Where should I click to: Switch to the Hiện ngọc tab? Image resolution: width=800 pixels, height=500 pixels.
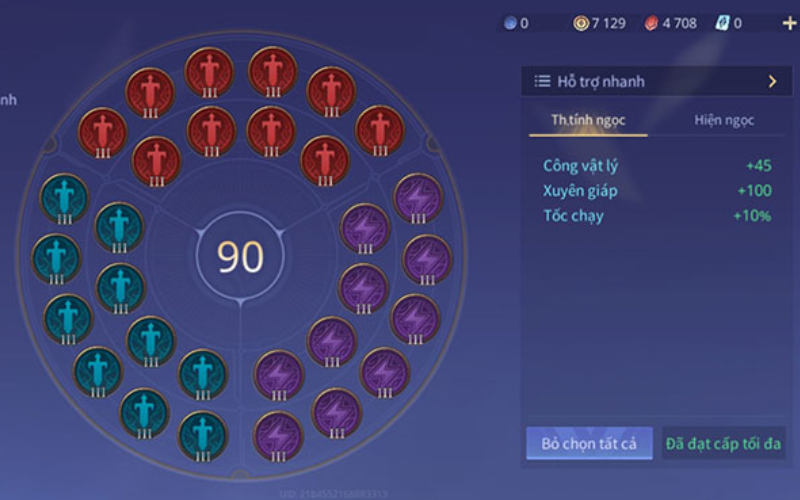pos(724,120)
